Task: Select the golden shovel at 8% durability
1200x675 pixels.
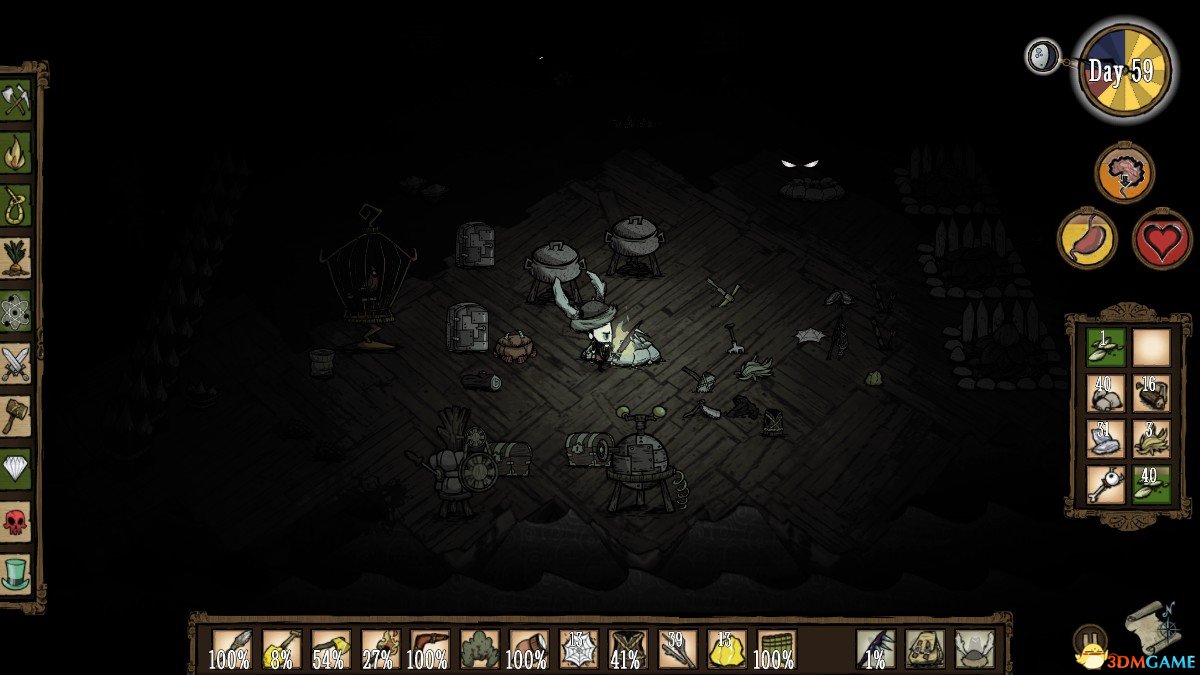Action: tap(281, 648)
